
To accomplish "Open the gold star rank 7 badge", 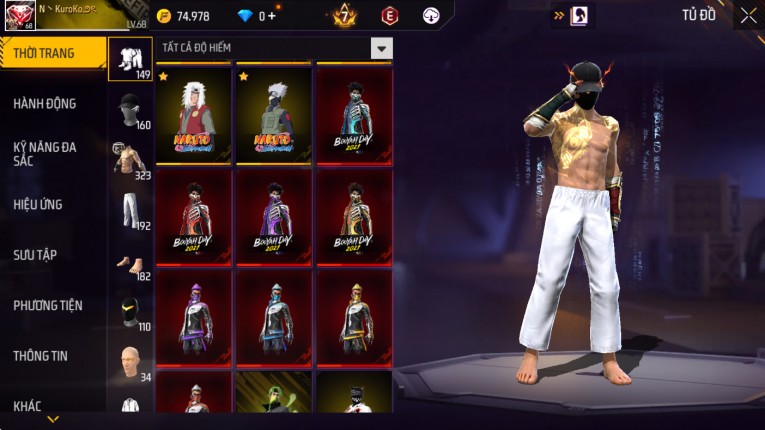I will 345,15.
